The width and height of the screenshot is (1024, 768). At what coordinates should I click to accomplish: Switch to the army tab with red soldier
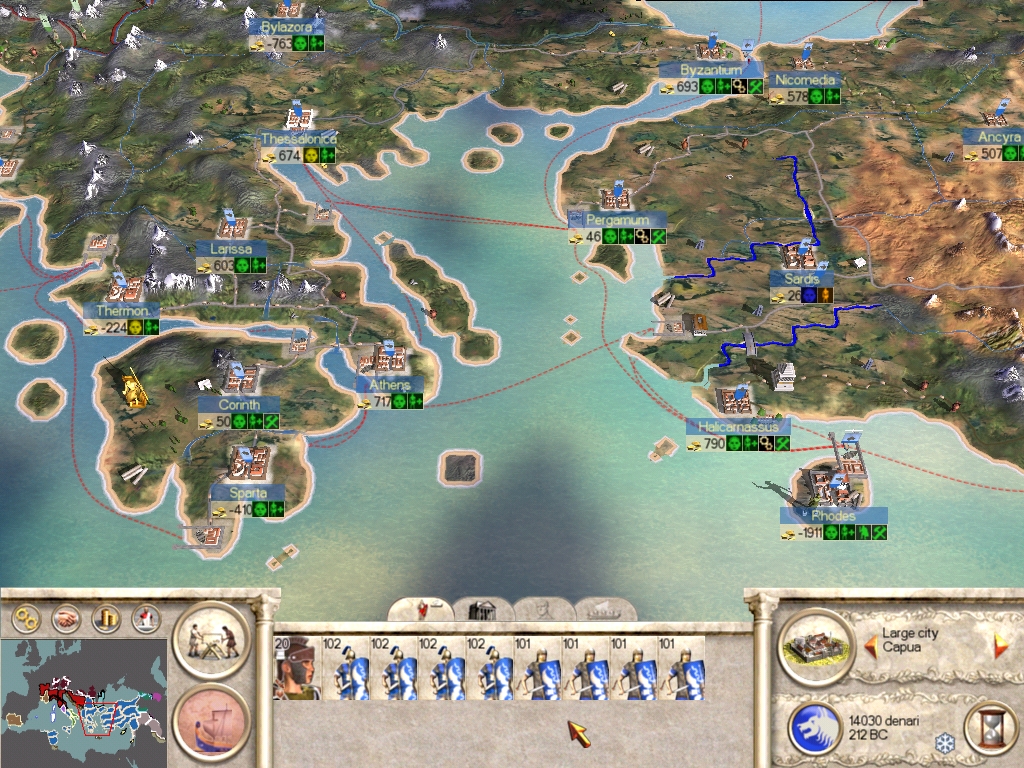coord(420,609)
